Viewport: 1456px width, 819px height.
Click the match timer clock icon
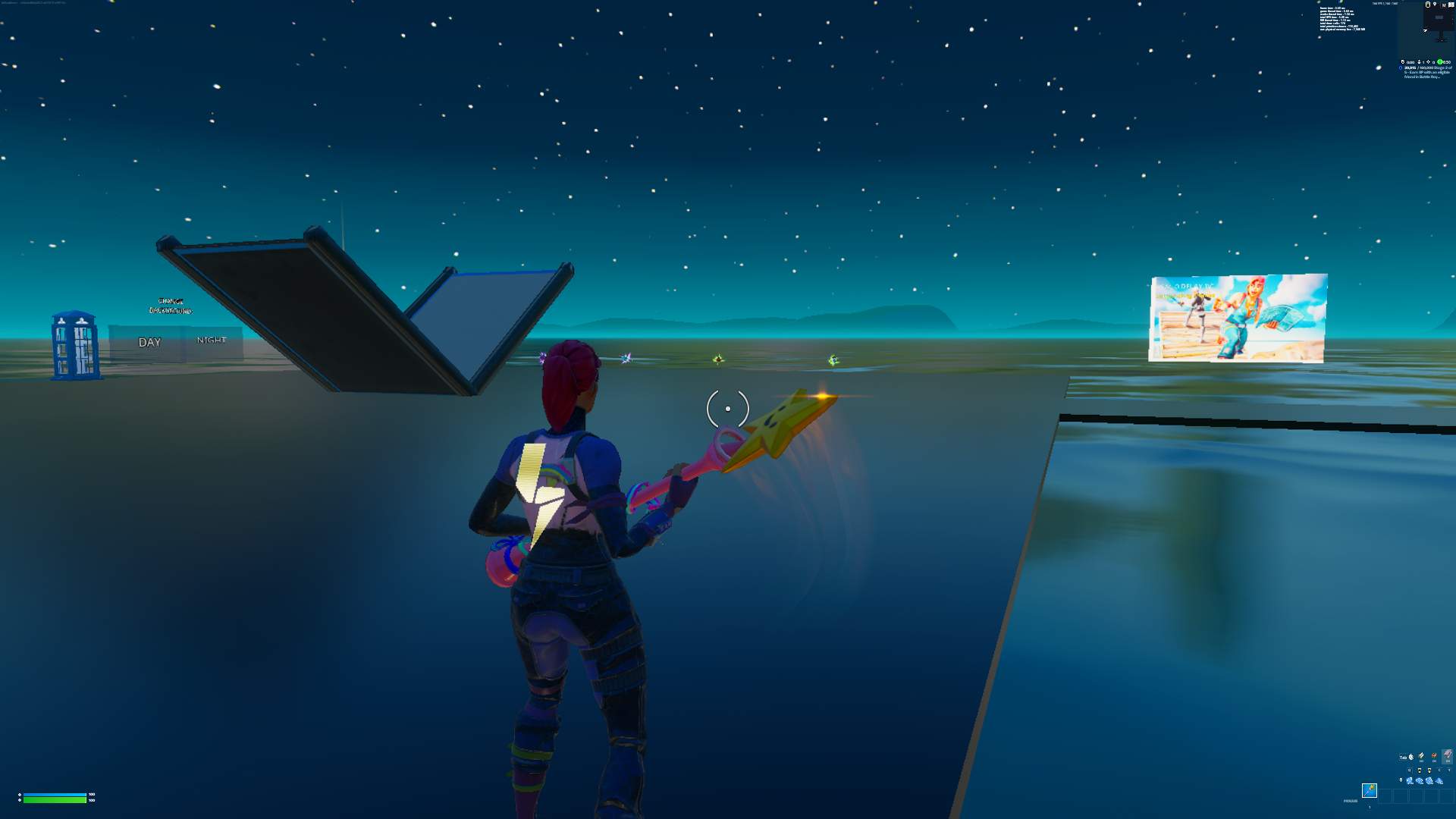1403,62
